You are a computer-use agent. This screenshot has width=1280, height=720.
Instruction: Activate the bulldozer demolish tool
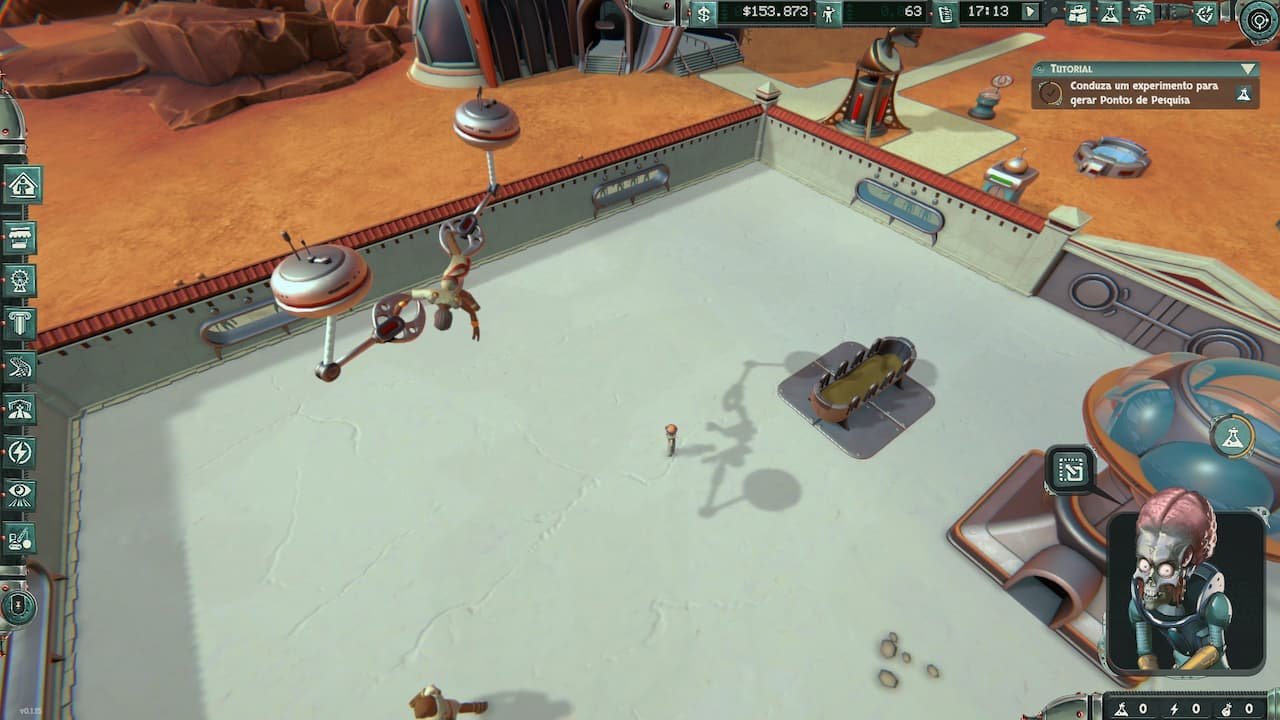point(21,538)
